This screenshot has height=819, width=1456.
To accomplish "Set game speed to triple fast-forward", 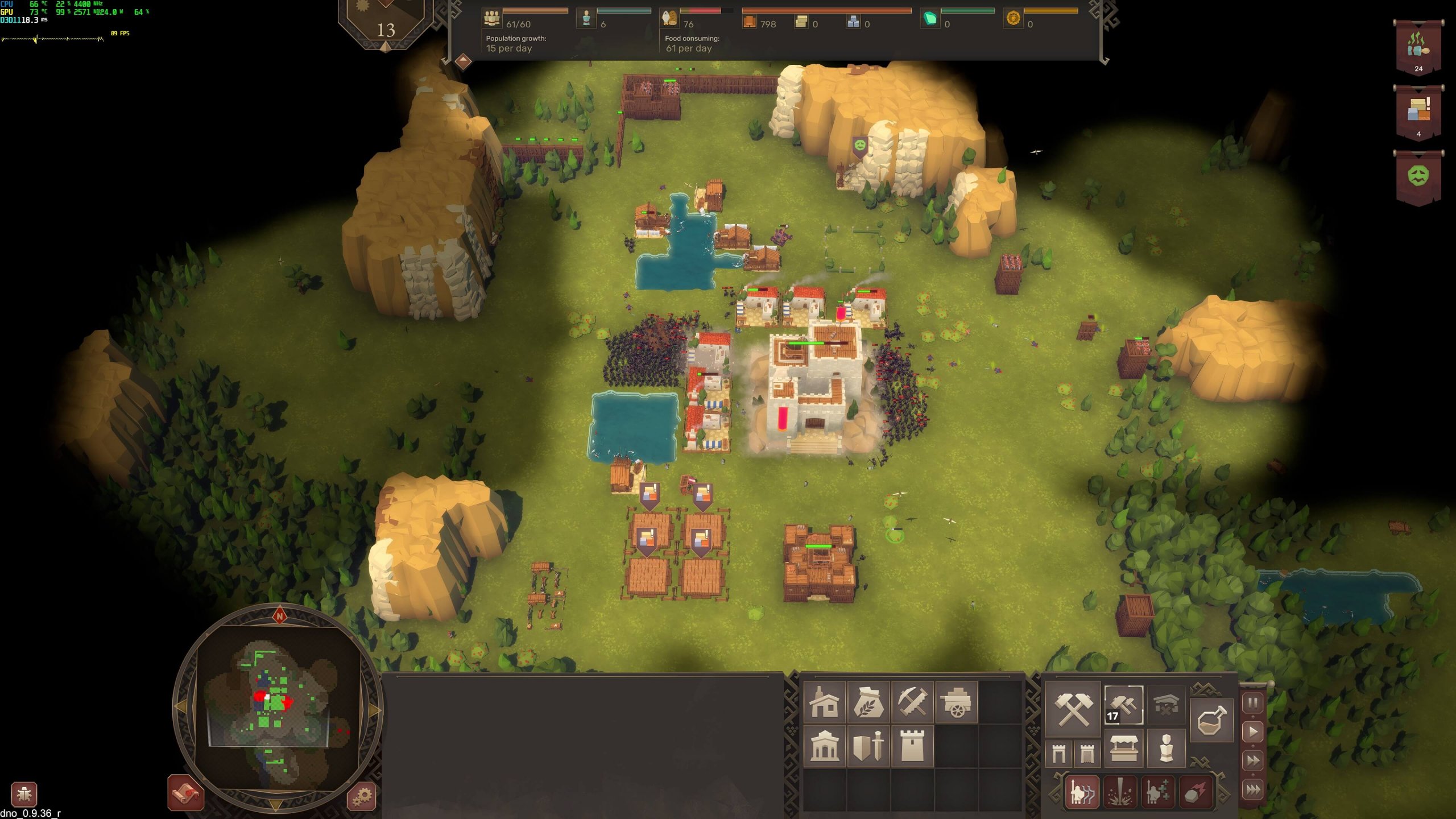I will pyautogui.click(x=1253, y=790).
